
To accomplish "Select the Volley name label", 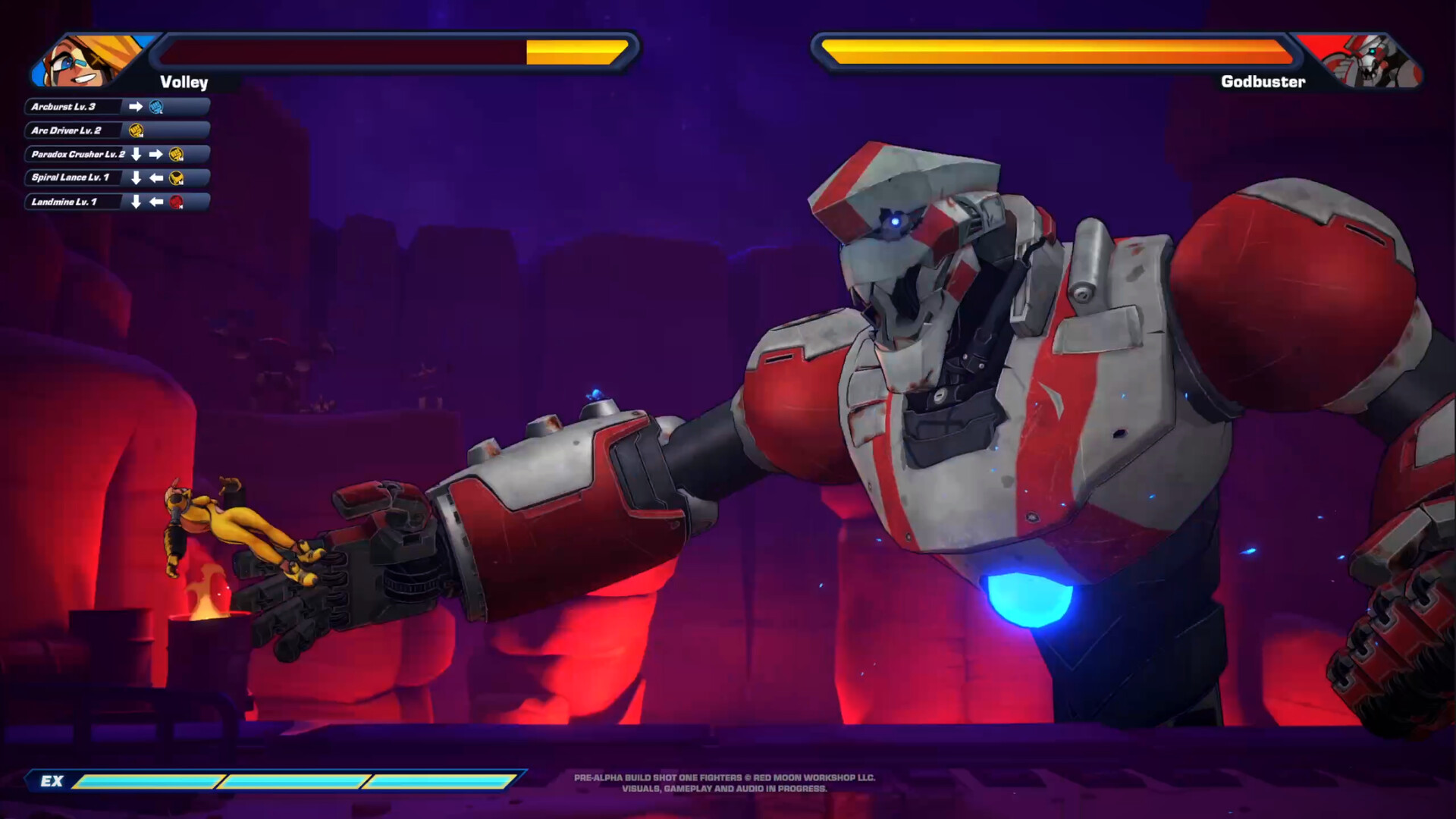I will [183, 83].
